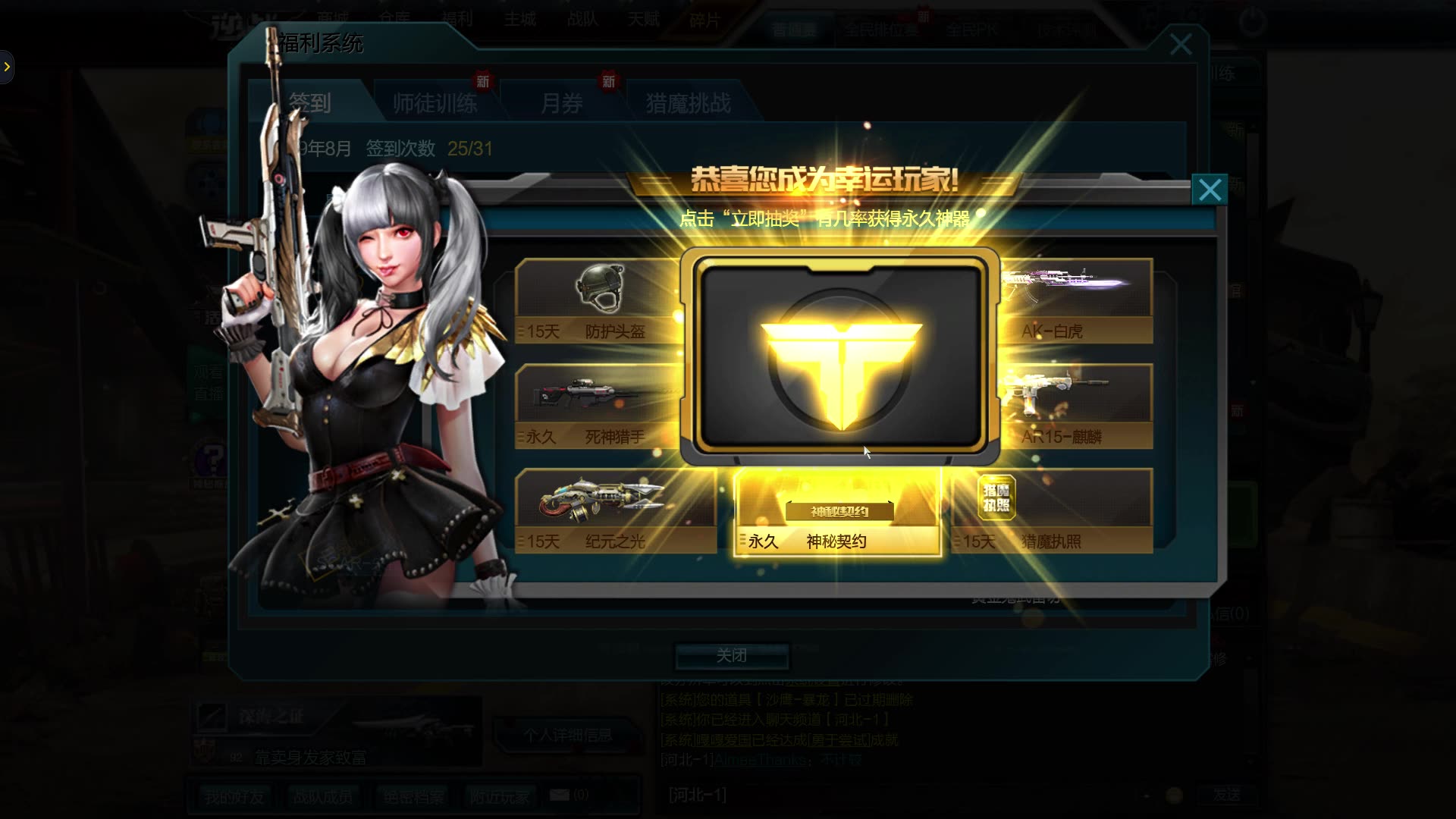Switch to the 猎魔挑战 tab
Image resolution: width=1456 pixels, height=819 pixels.
[x=688, y=103]
